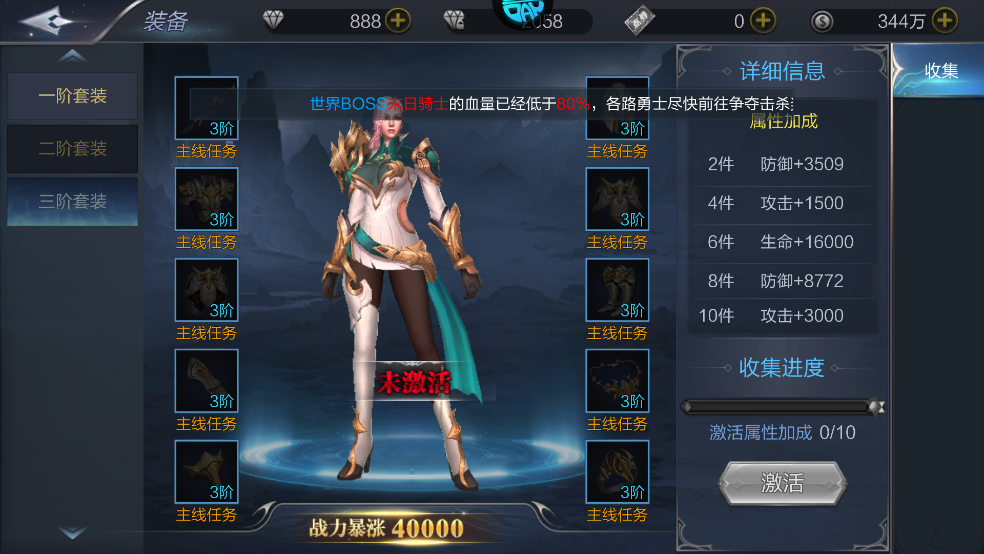The image size is (984, 554).
Task: Tap the plus beside the ticket count 0
Action: pyautogui.click(x=763, y=21)
